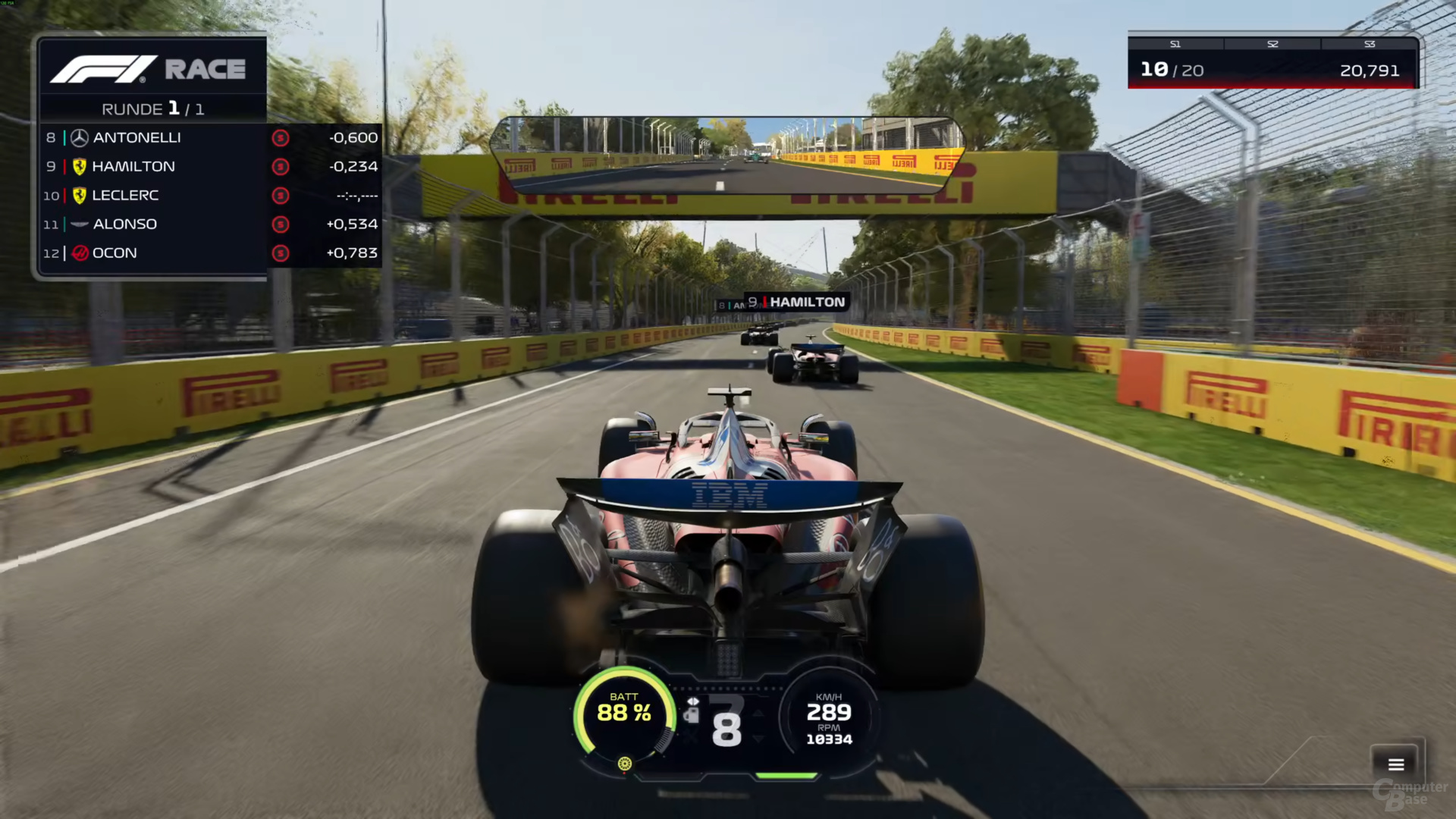Open the hamburger menu button
This screenshot has width=1456, height=819.
1396,764
